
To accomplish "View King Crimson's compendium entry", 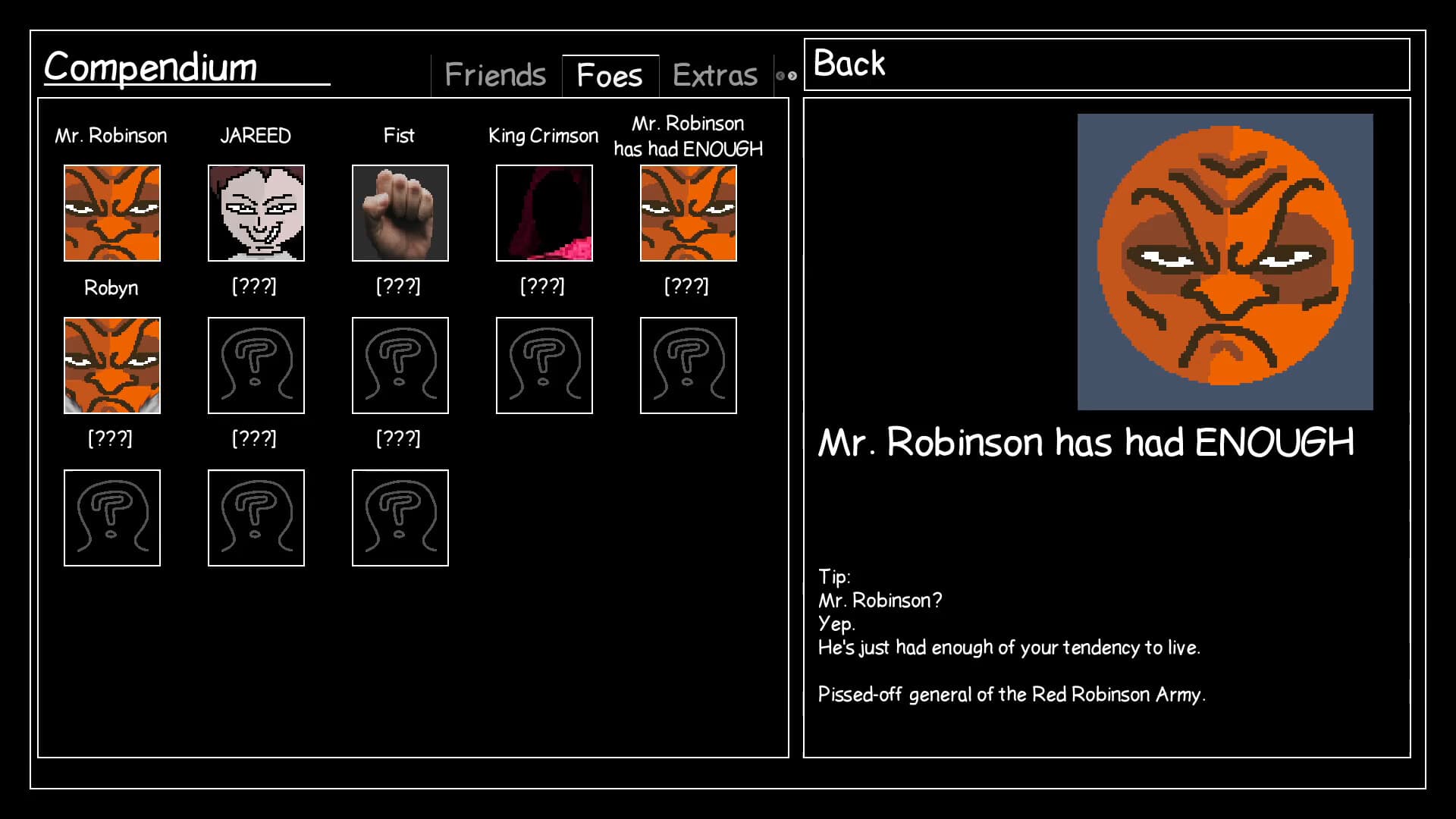I will [x=544, y=213].
